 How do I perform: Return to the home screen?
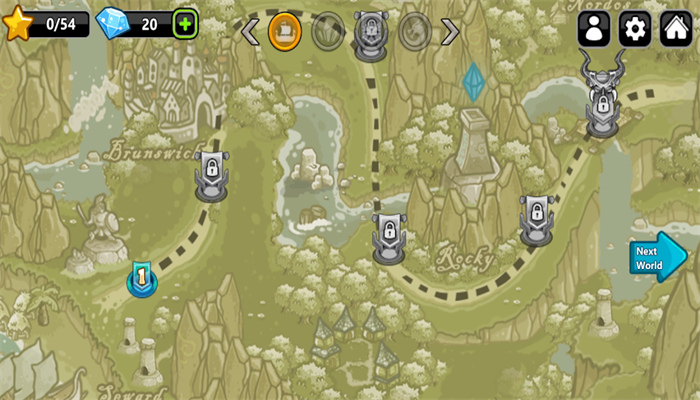pos(677,29)
